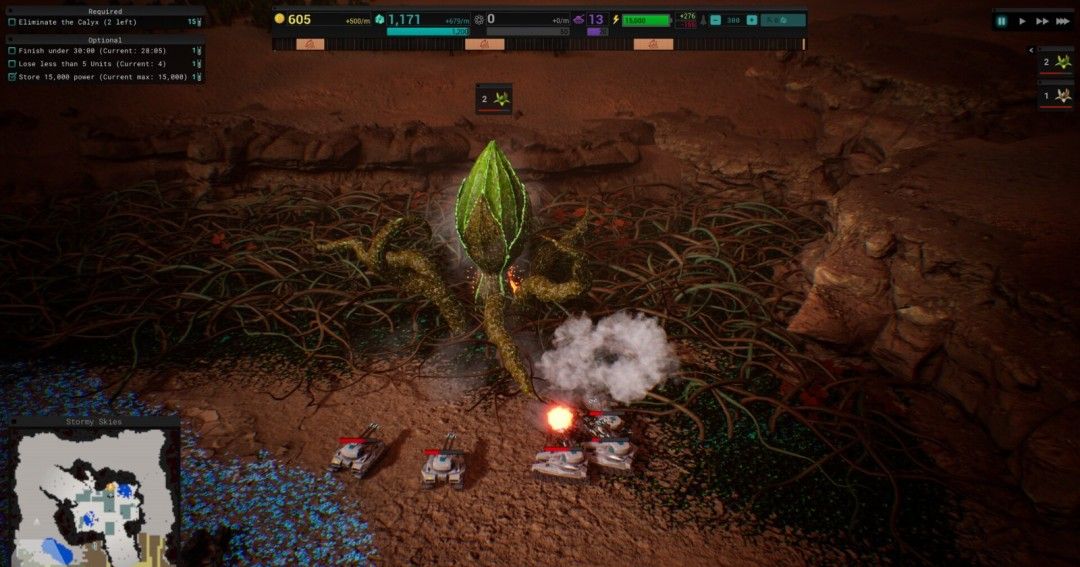The width and height of the screenshot is (1080, 567).
Task: Switch to double fast-forward speed
Action: coord(1042,21)
